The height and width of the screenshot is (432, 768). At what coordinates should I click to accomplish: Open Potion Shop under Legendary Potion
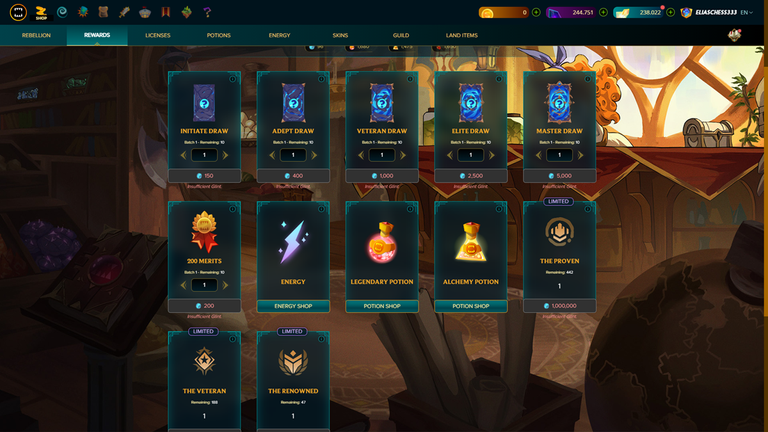coord(382,306)
